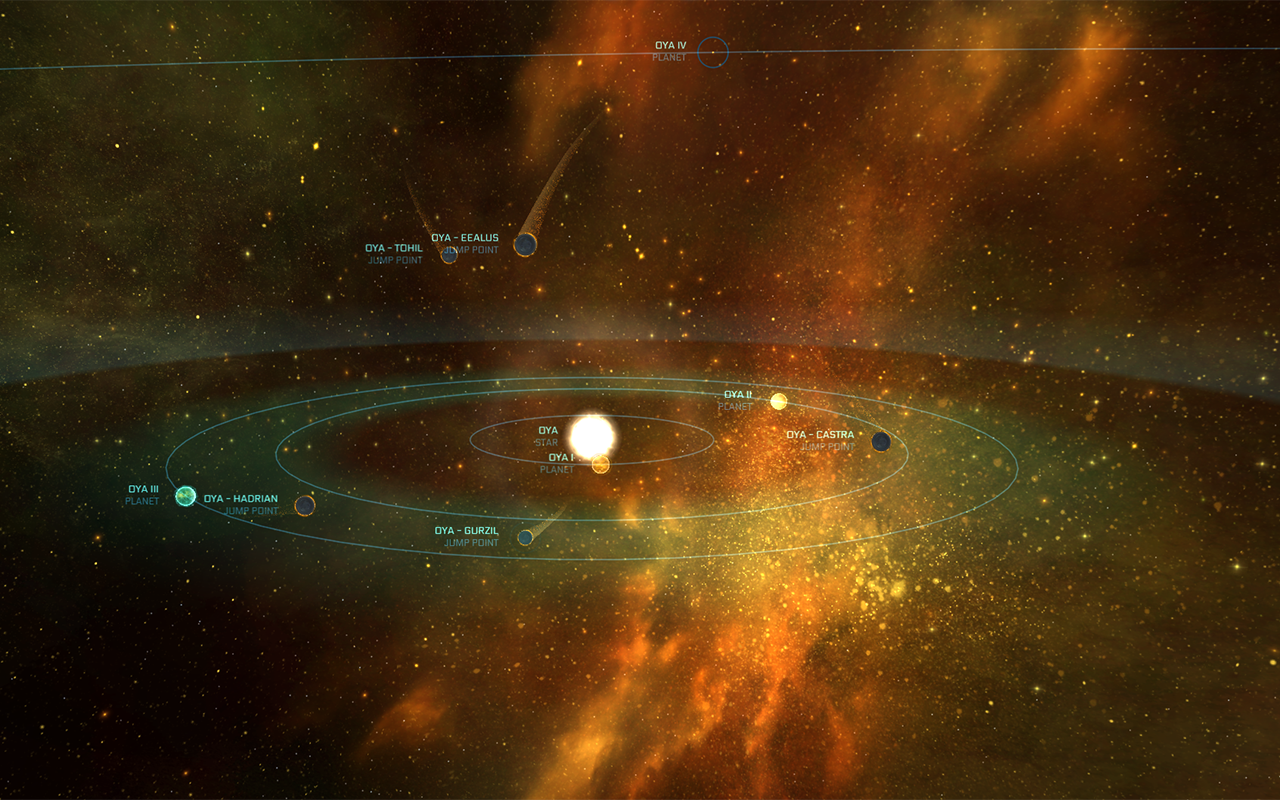Select the Oya IV planet marker

point(712,51)
